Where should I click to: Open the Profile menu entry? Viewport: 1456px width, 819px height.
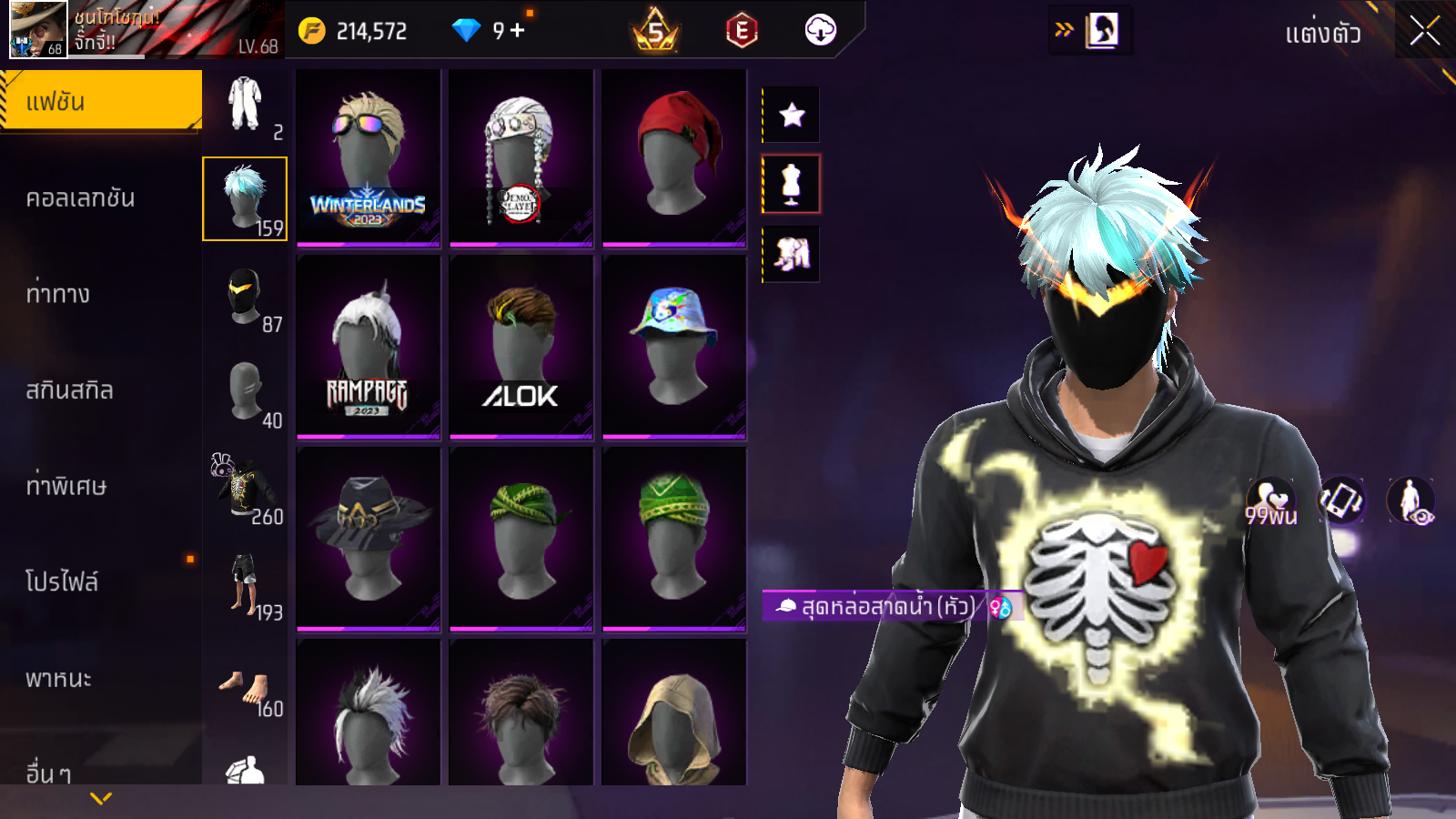[x=62, y=582]
